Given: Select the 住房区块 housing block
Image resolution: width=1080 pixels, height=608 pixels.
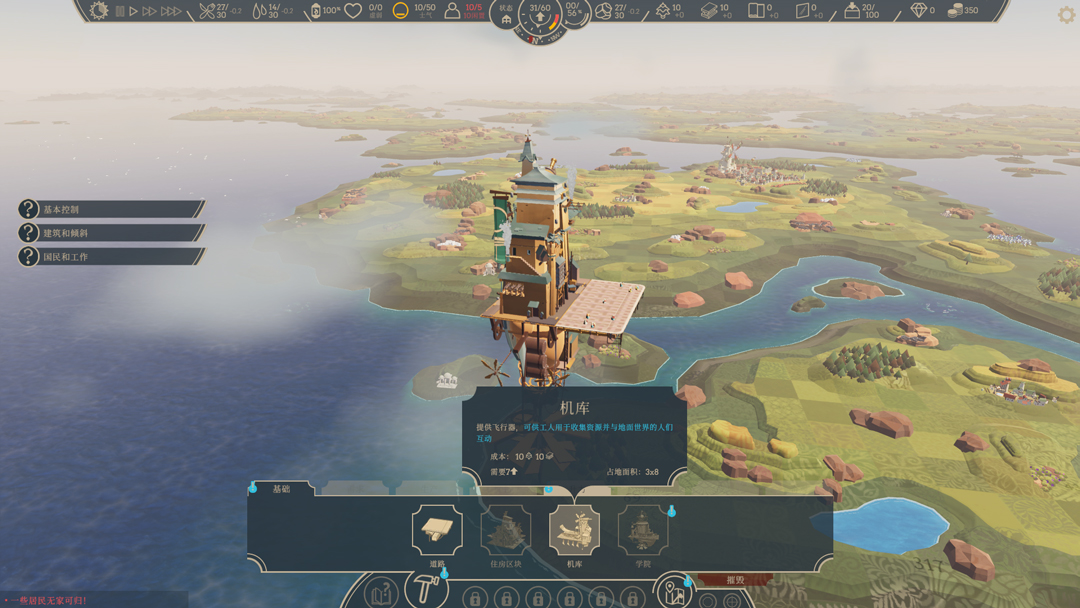Looking at the screenshot, I should pyautogui.click(x=506, y=531).
